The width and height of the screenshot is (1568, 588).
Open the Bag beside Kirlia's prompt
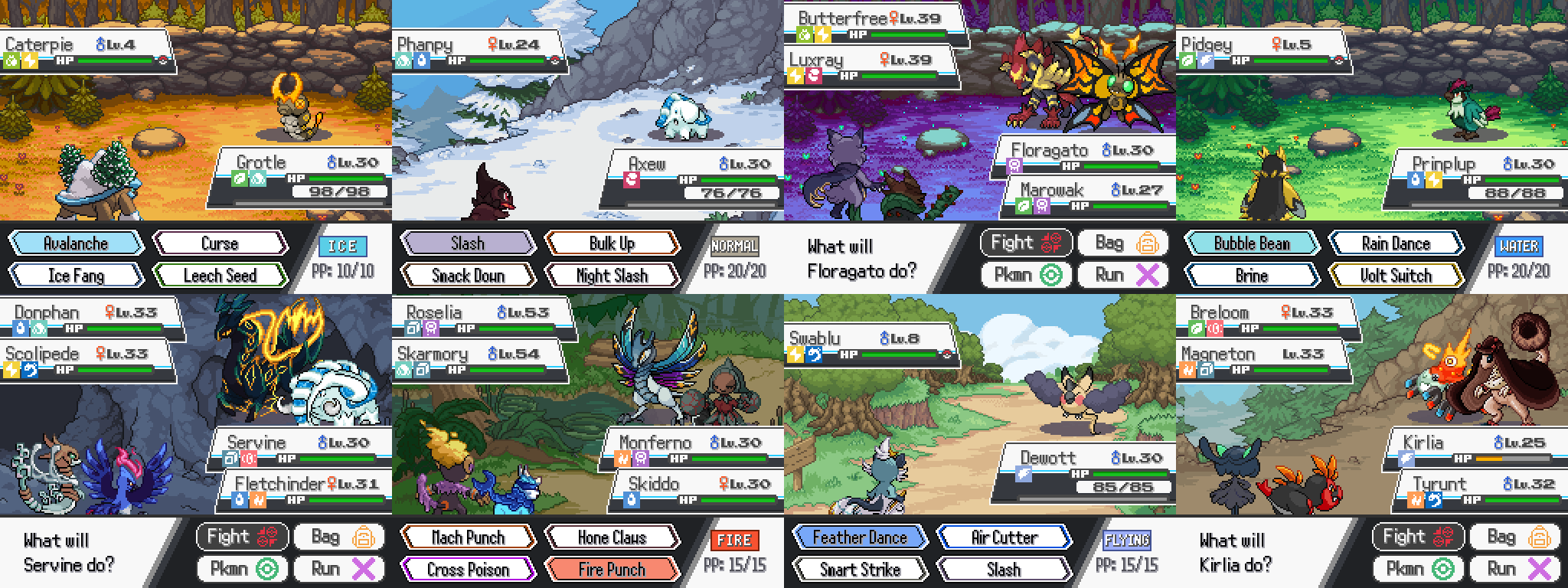[1514, 537]
